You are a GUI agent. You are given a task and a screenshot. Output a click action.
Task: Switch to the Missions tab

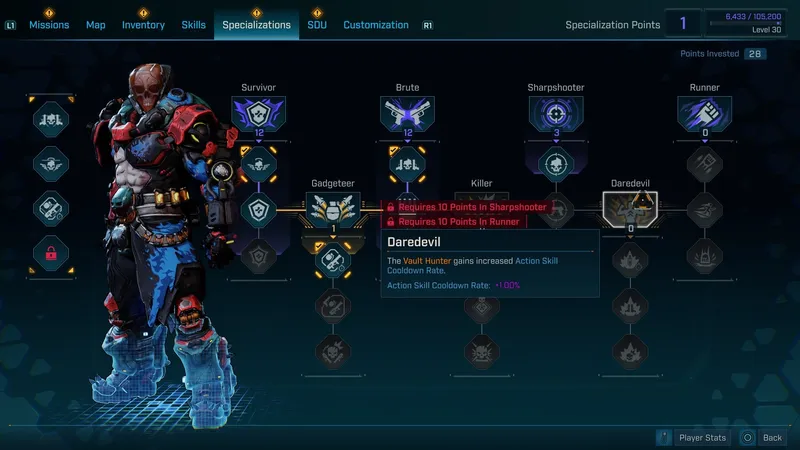tap(48, 25)
